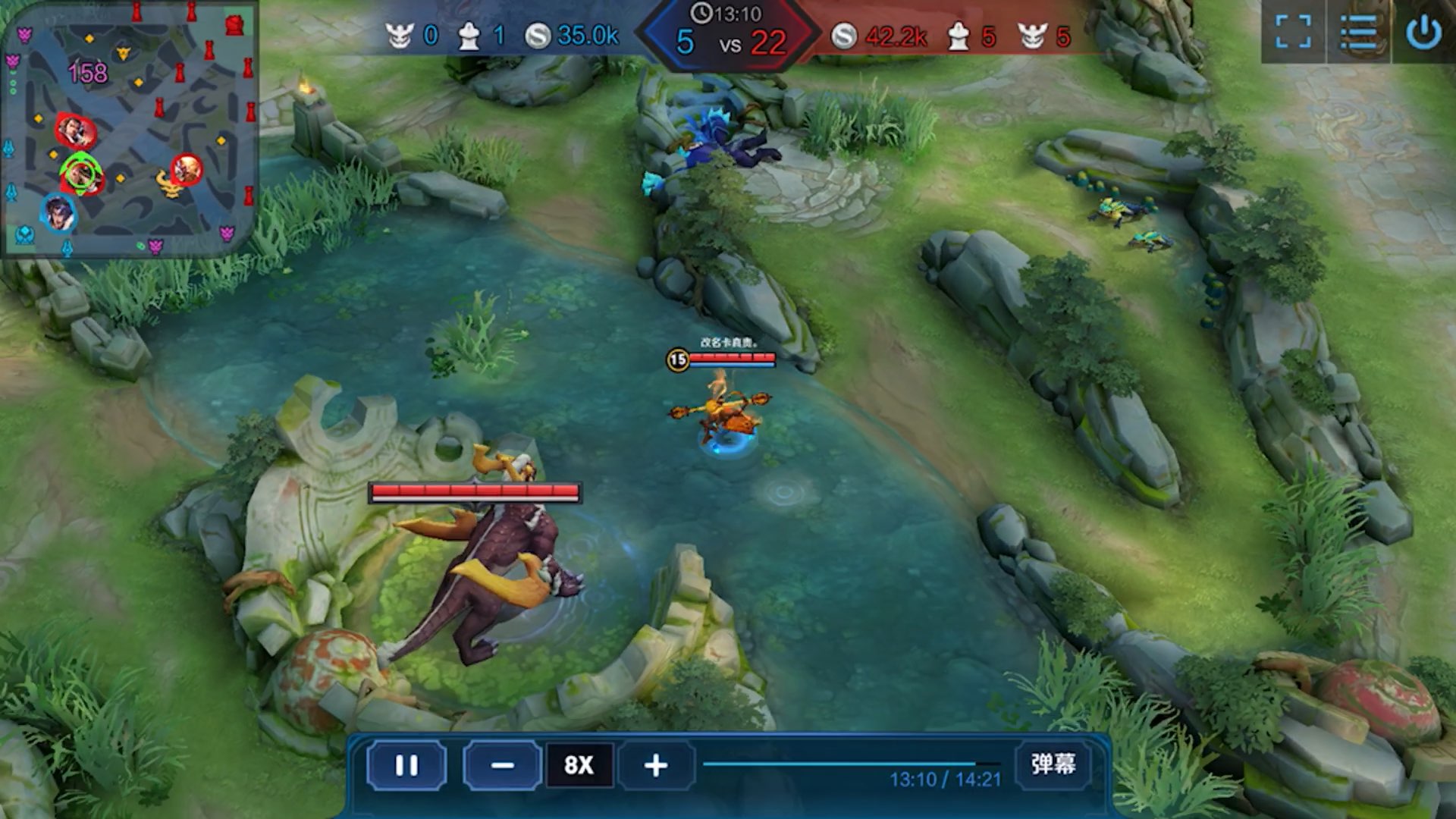Pause the replay playback
Image resolution: width=1456 pixels, height=819 pixels.
coord(406,765)
